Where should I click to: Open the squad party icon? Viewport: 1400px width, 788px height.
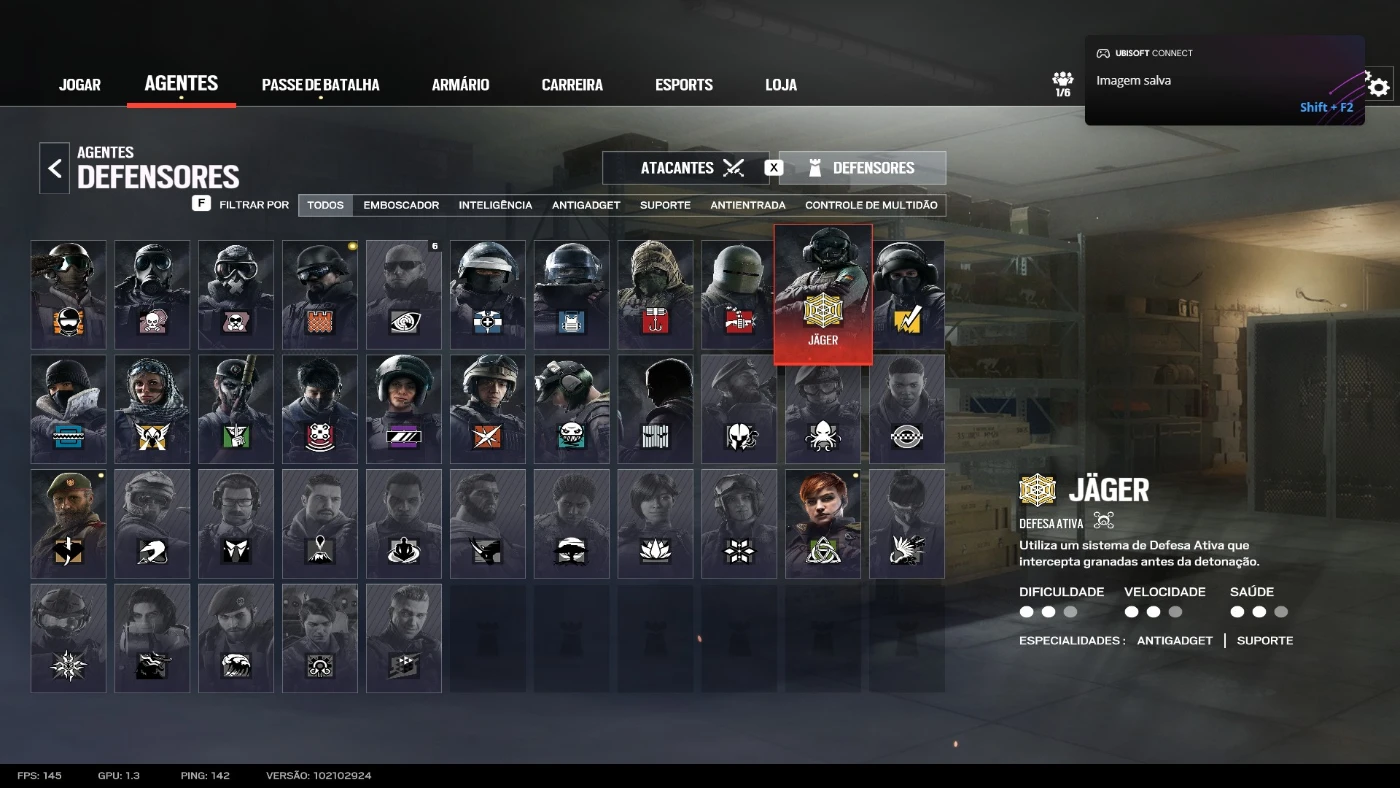coord(1062,83)
